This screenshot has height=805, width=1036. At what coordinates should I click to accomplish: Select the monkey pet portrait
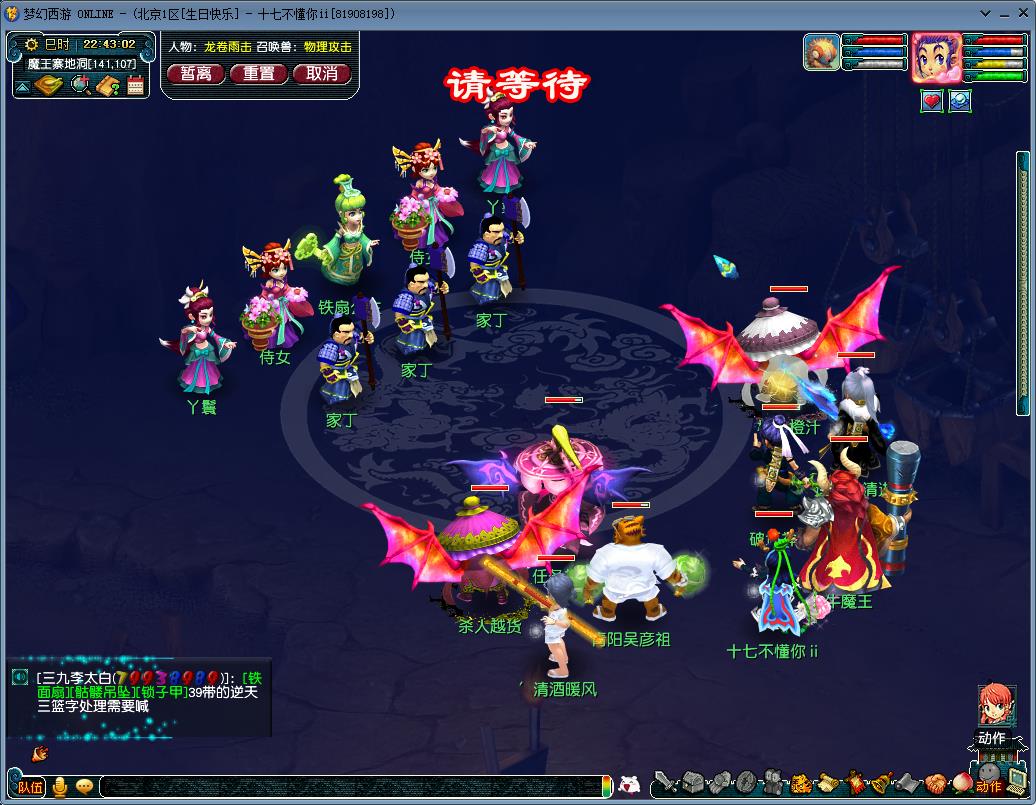pyautogui.click(x=821, y=52)
